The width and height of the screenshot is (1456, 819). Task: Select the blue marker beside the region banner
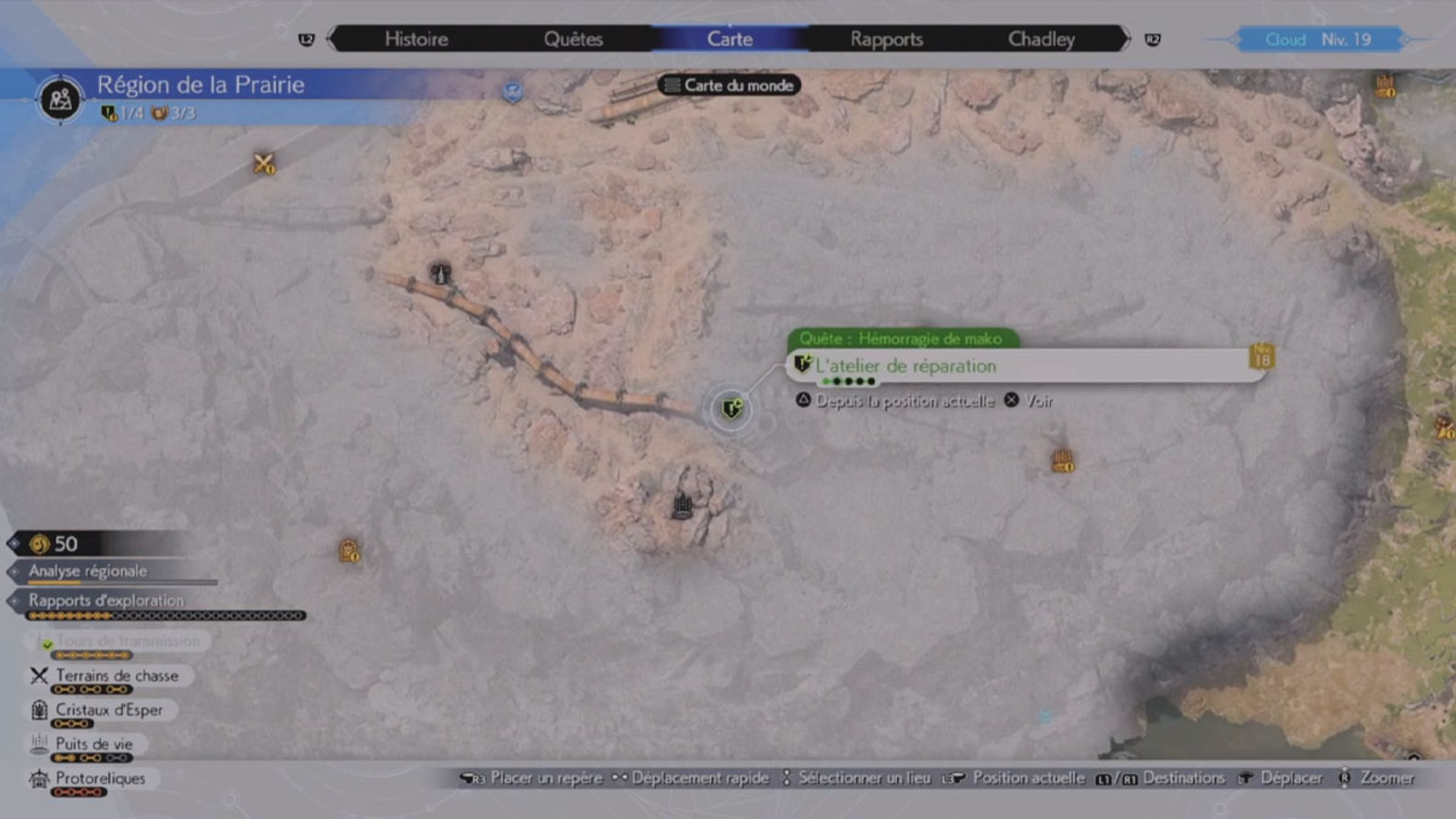513,92
